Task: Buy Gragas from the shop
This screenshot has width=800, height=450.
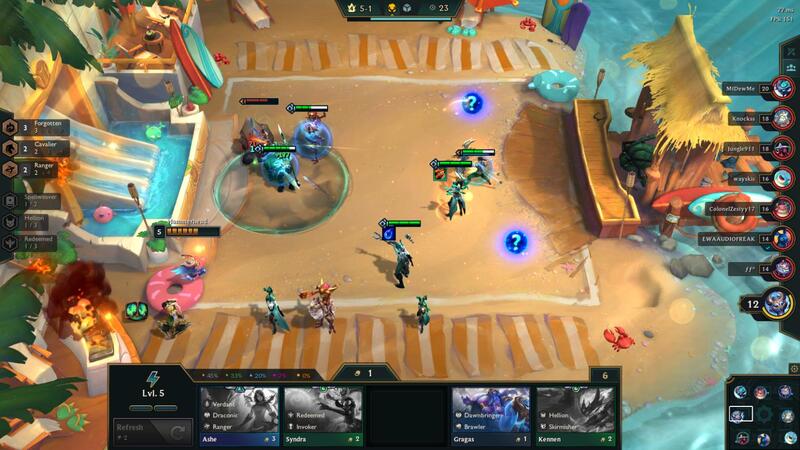Action: pyautogui.click(x=490, y=415)
